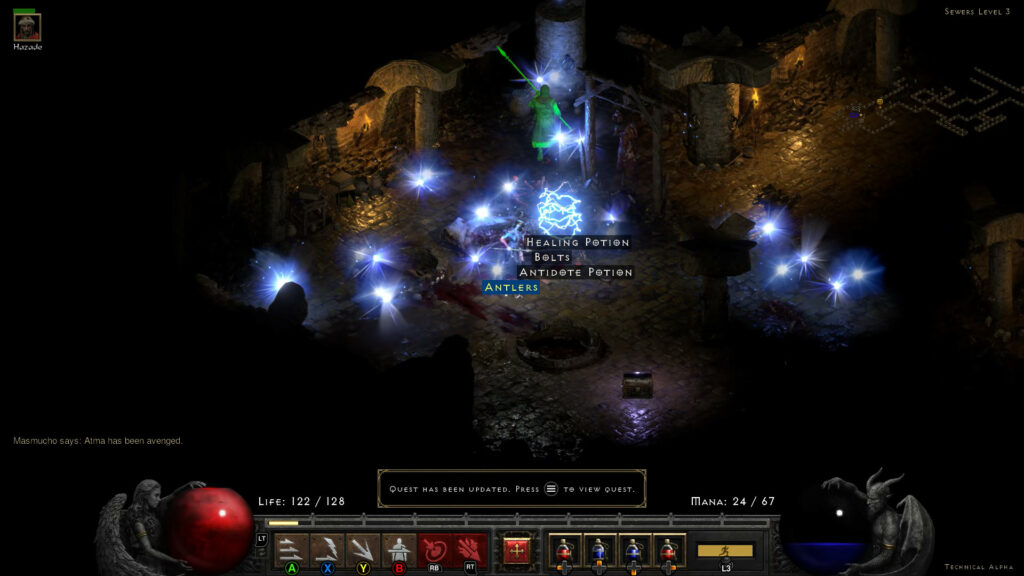Pick up the Bolts item label
1024x576 pixels.
[552, 257]
